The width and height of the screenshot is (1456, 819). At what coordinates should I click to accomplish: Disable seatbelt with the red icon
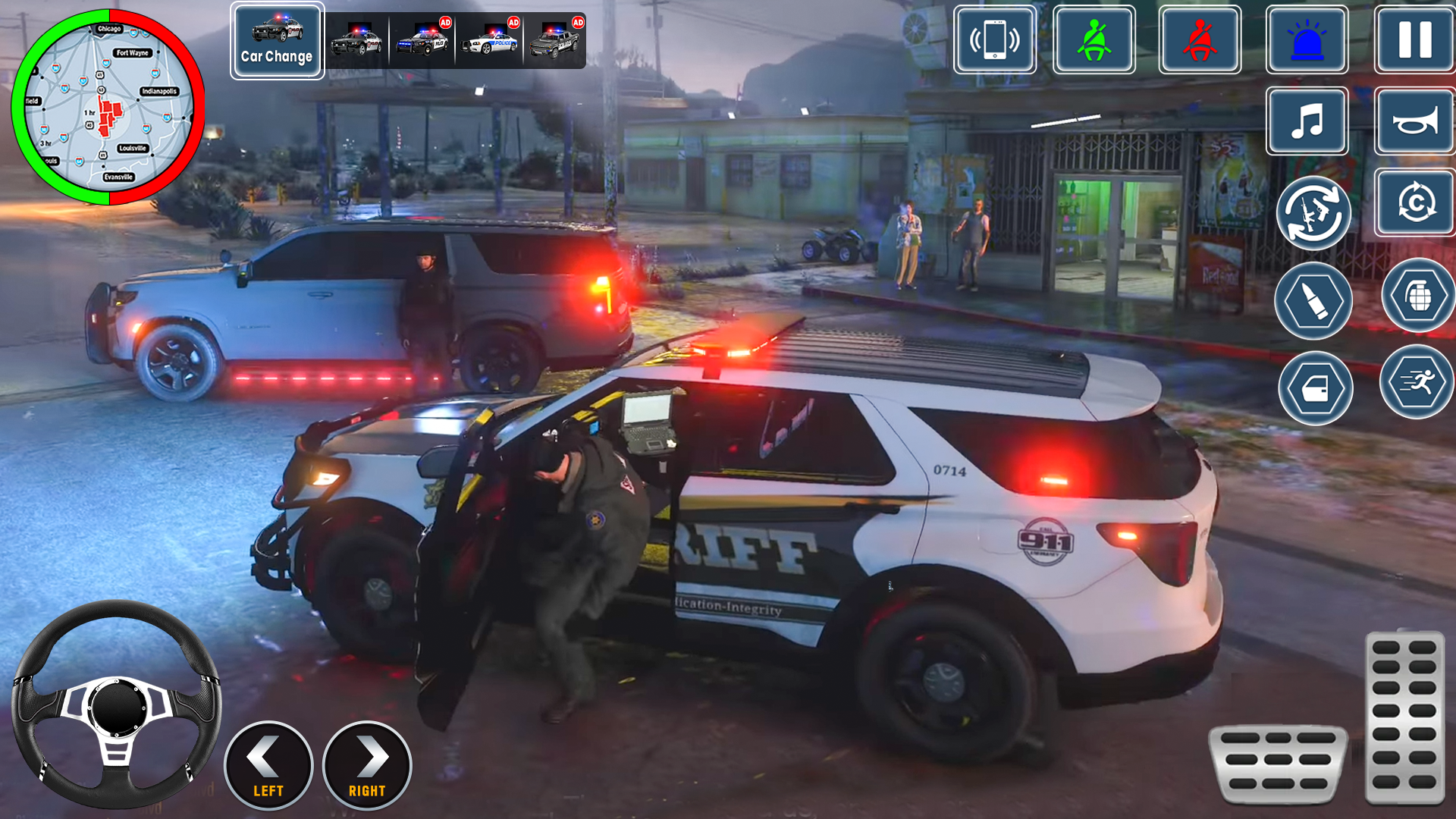(1200, 40)
